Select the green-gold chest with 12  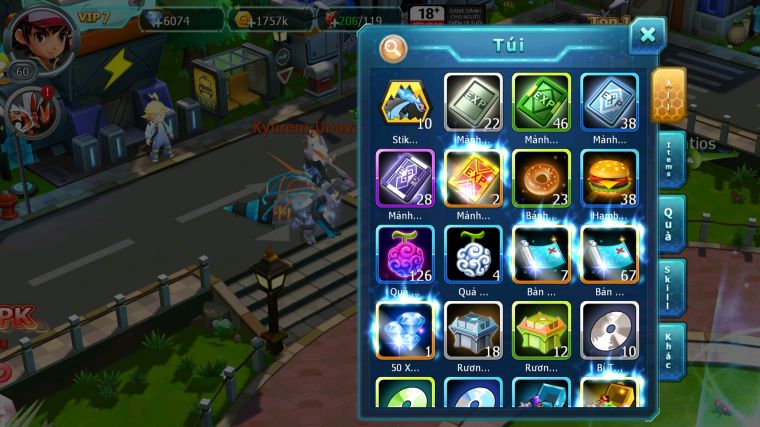pos(541,330)
